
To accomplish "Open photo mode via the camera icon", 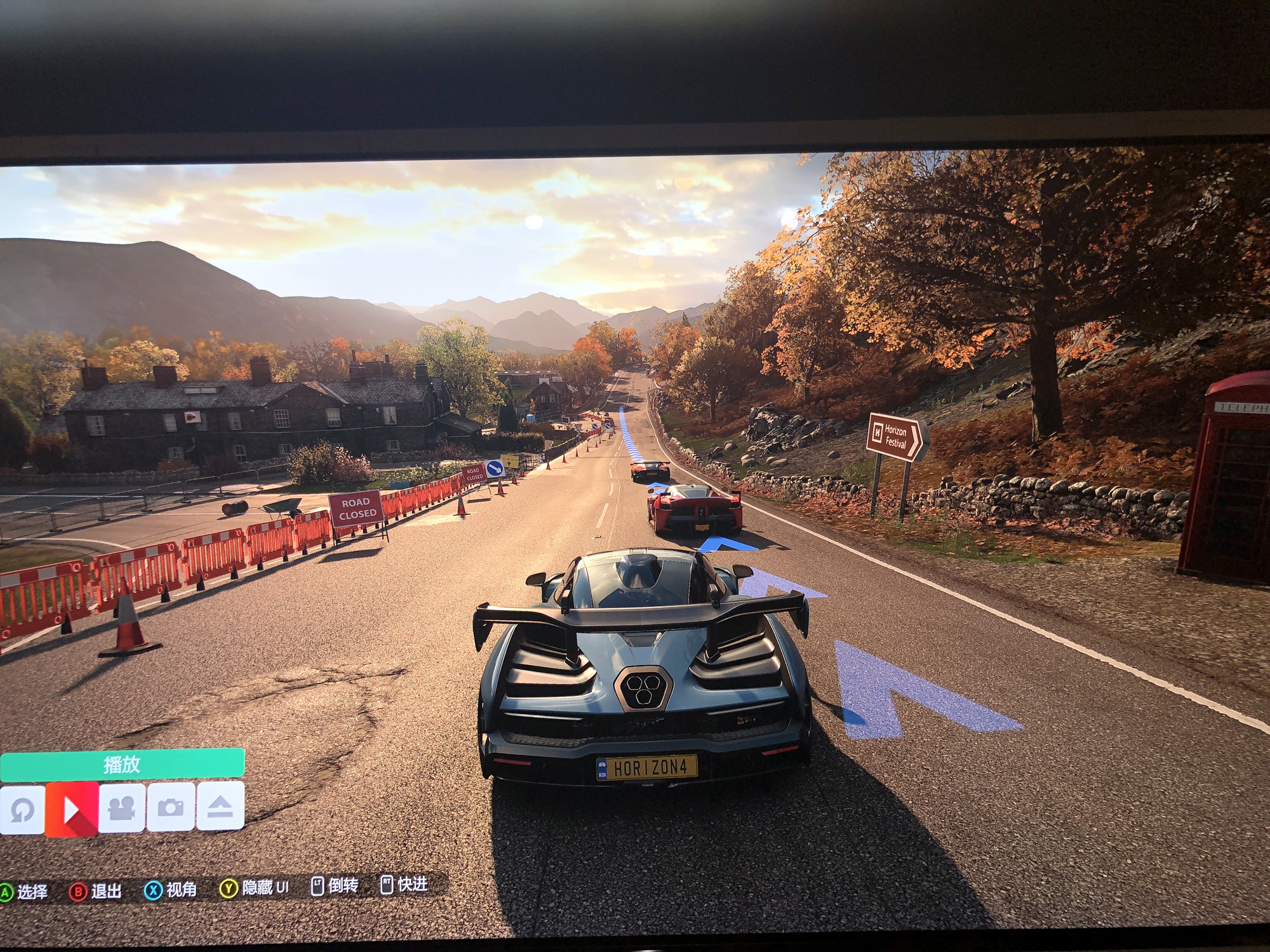I will 170,807.
